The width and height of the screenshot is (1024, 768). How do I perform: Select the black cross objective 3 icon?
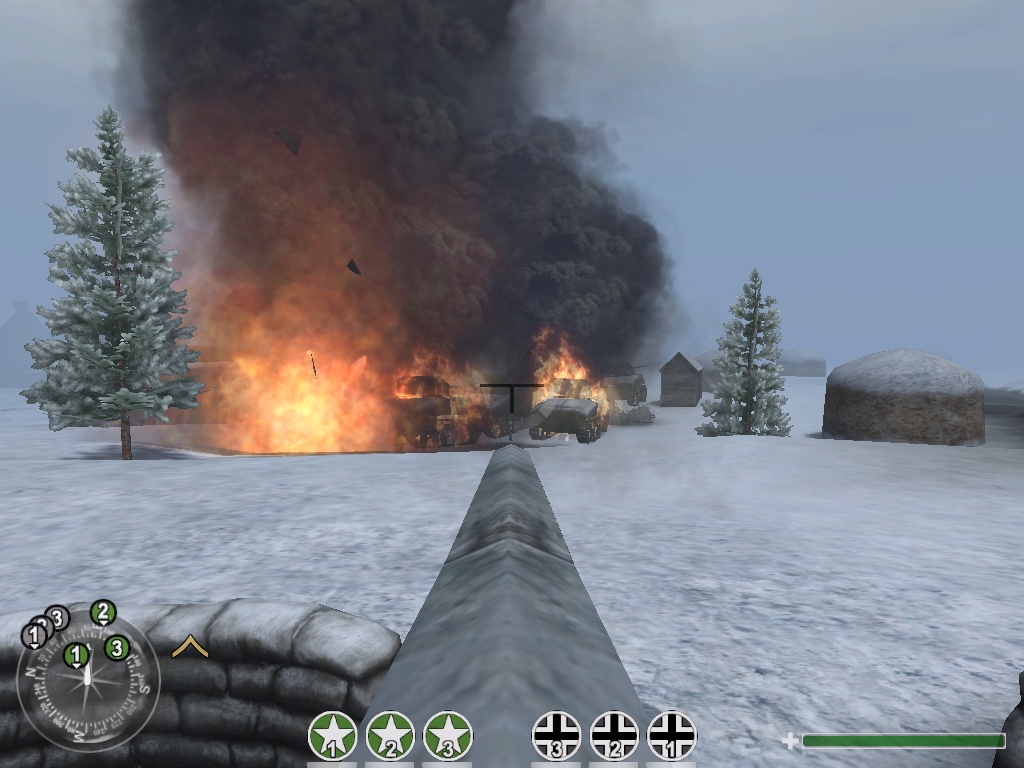coord(556,736)
